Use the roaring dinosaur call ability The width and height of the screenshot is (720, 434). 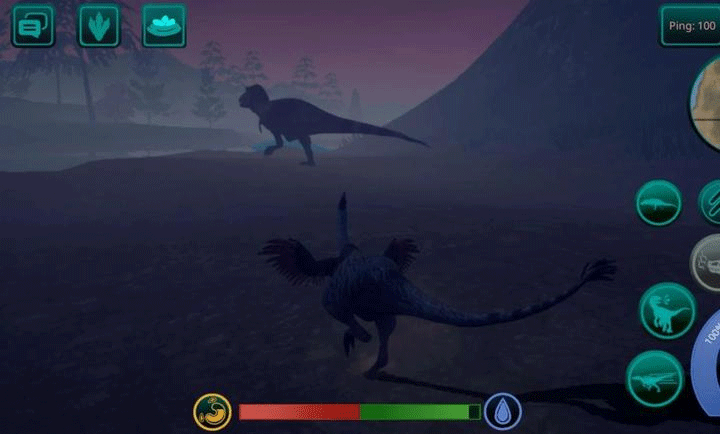coord(667,310)
